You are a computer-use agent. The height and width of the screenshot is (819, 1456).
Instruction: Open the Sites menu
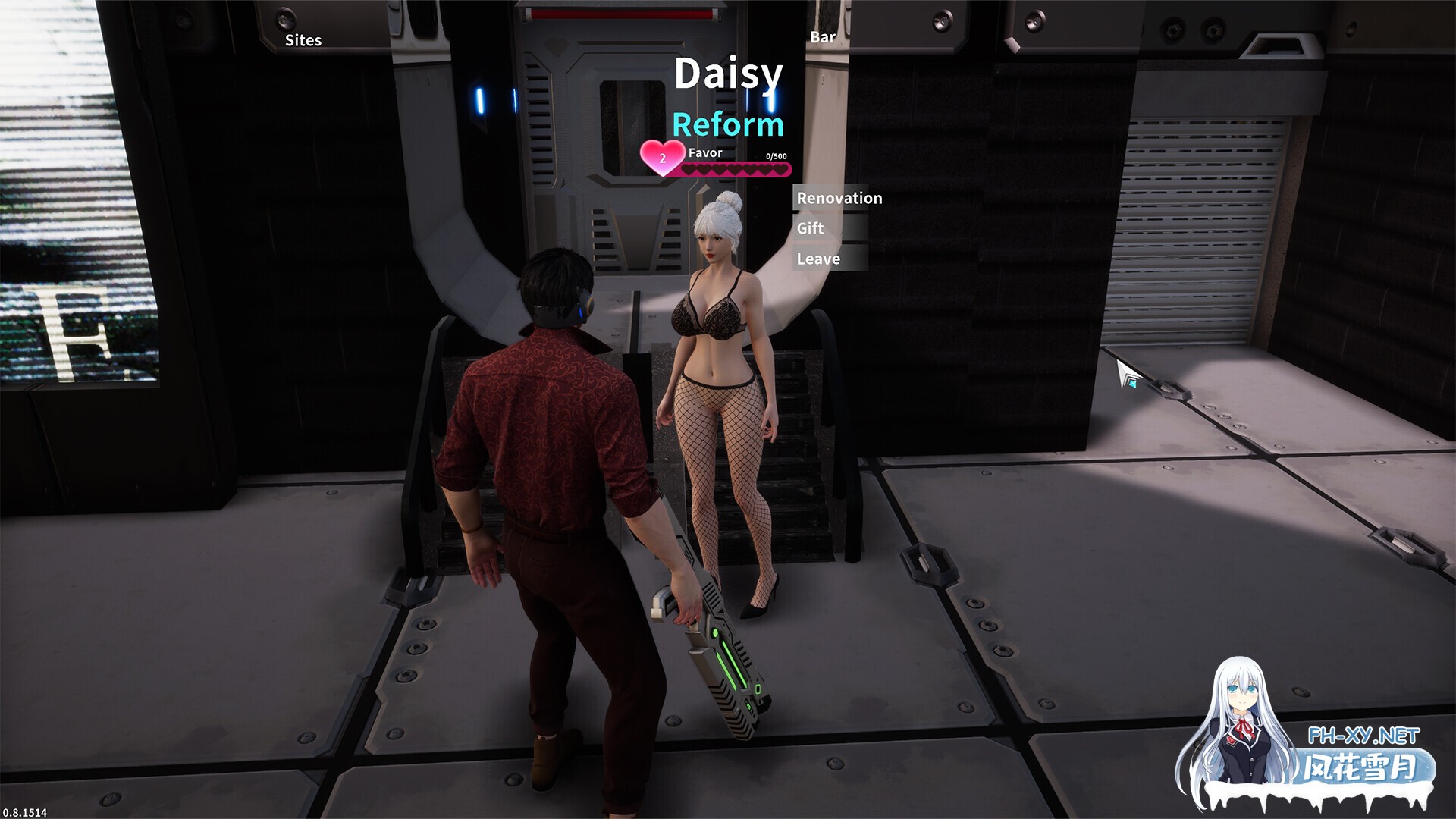(302, 40)
